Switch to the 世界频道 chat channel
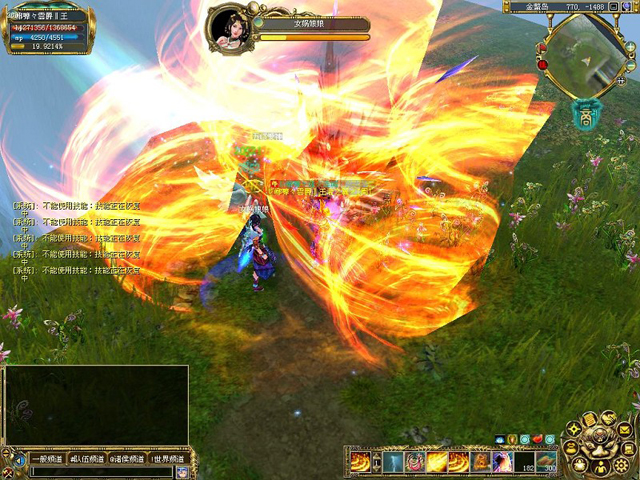Screen dimensions: 640x480 pos(166,459)
